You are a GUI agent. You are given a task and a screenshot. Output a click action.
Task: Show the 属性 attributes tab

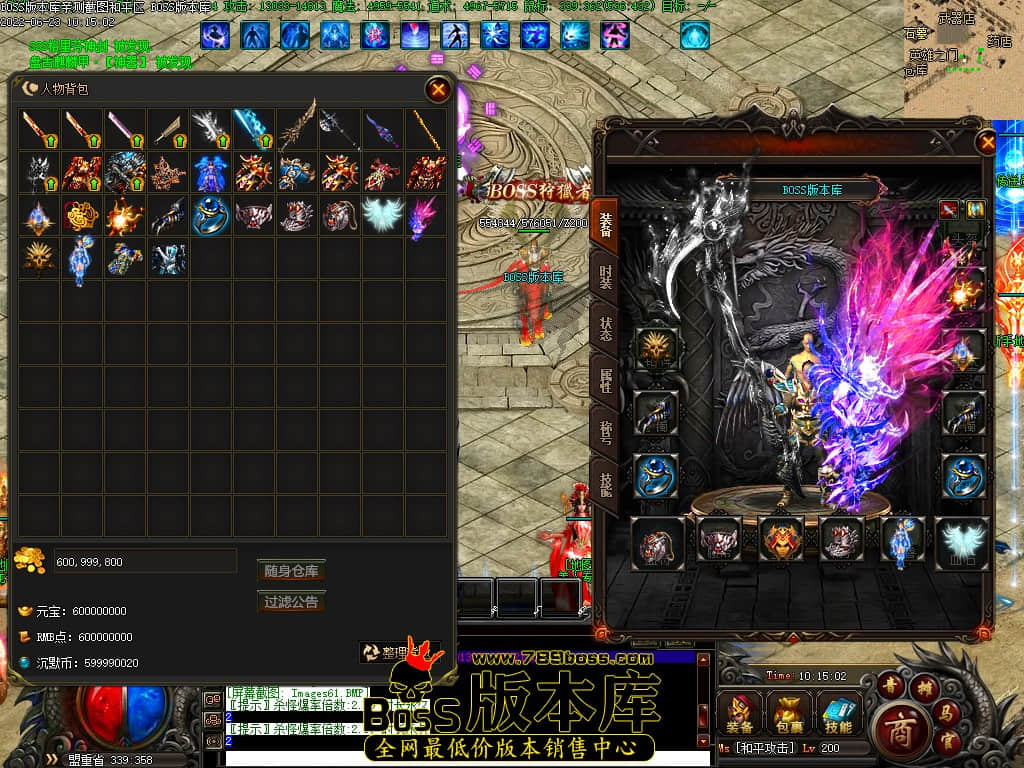[606, 381]
